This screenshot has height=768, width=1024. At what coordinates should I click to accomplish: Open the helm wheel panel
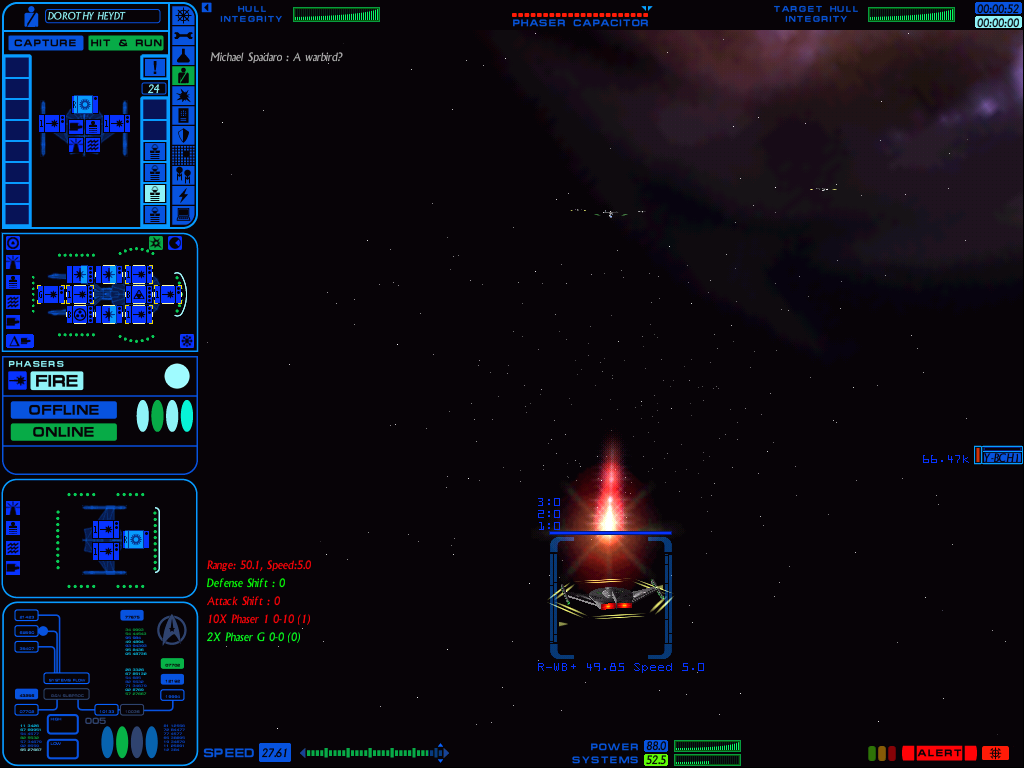tap(183, 15)
